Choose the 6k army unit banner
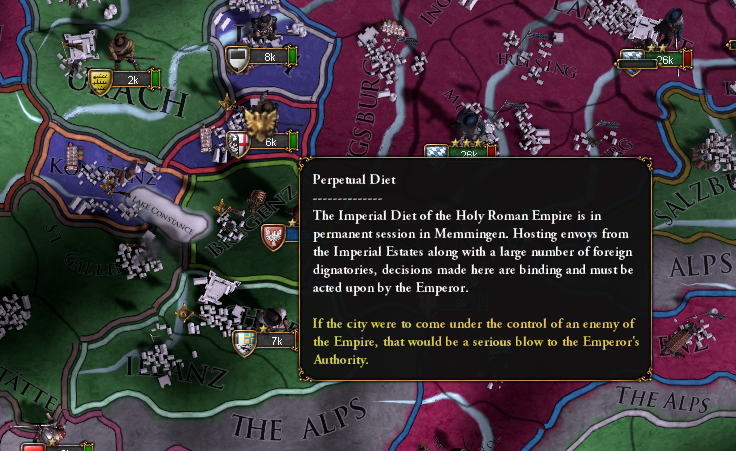Image resolution: width=736 pixels, height=451 pixels. coord(263,142)
